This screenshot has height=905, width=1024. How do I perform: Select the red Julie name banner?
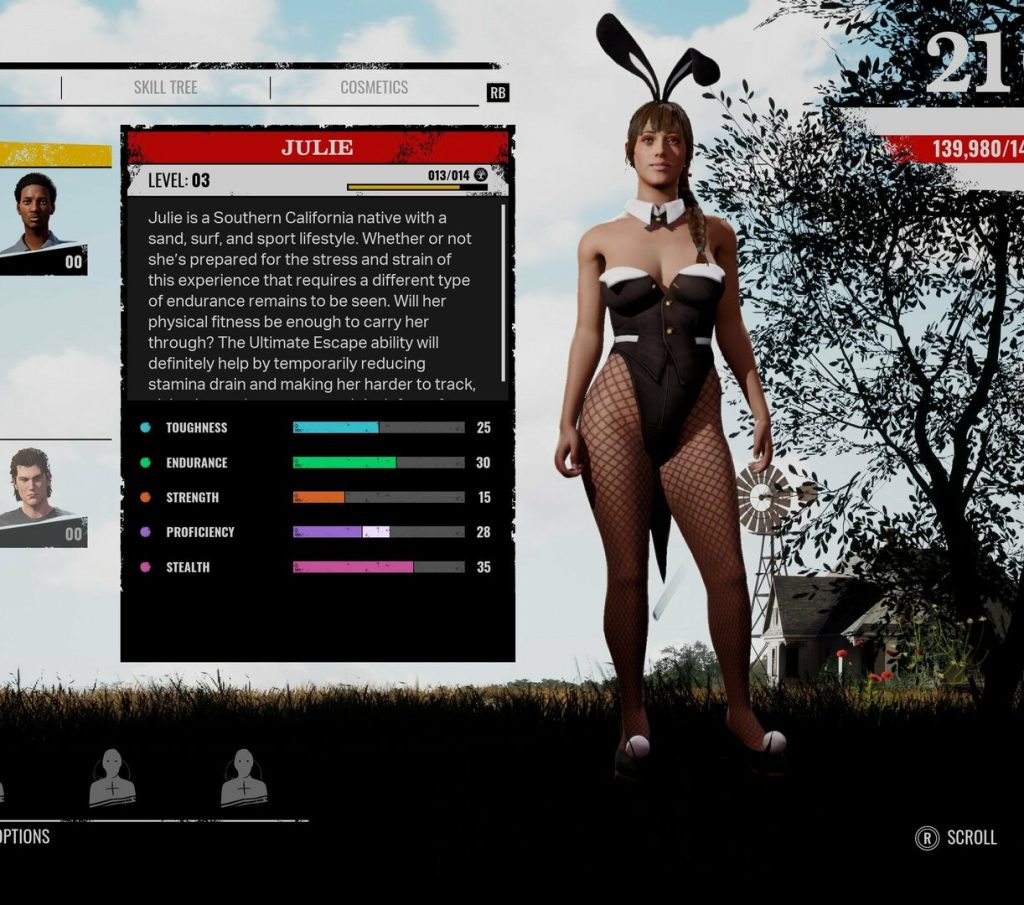point(317,148)
